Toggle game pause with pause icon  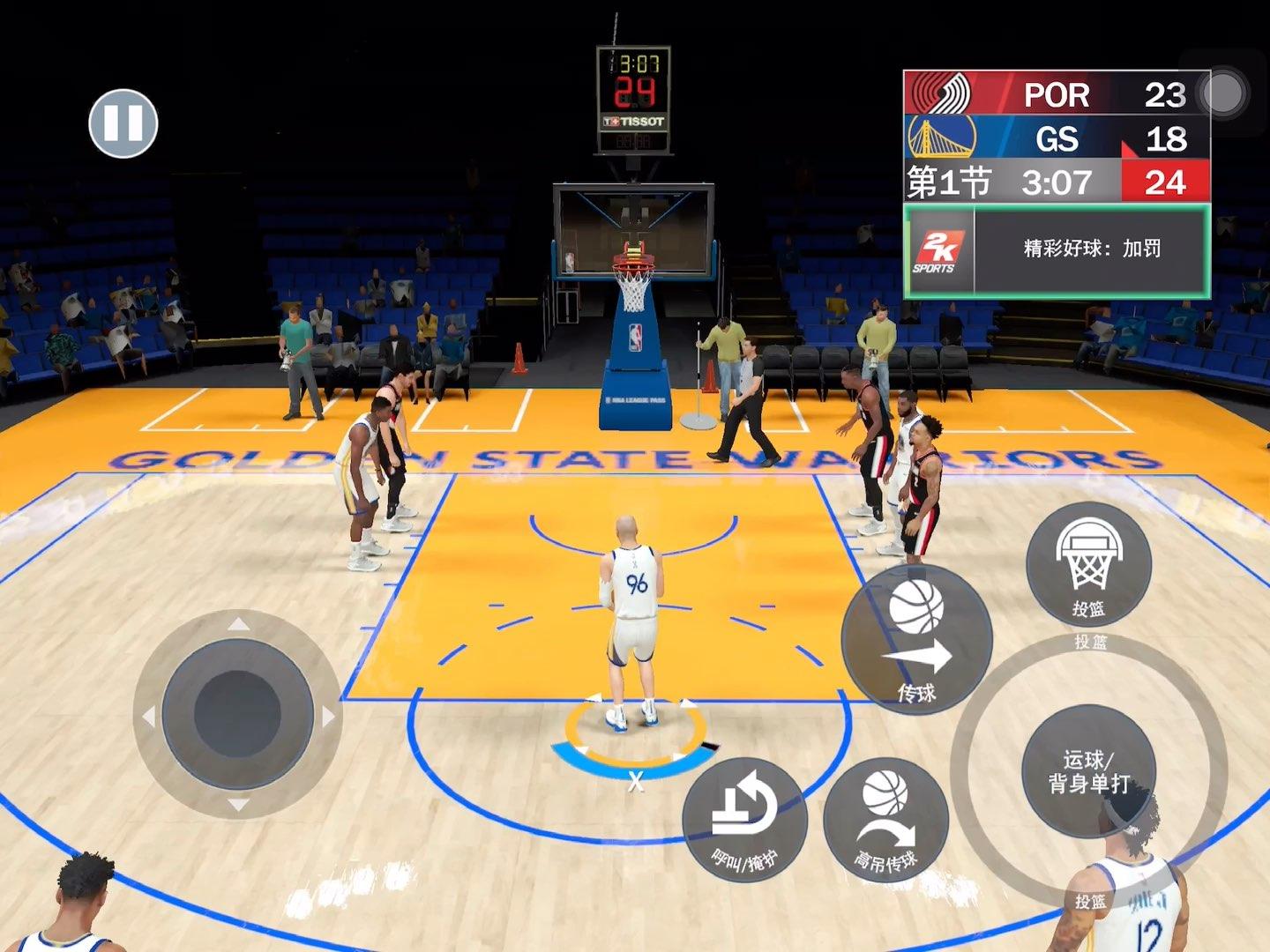[125, 123]
